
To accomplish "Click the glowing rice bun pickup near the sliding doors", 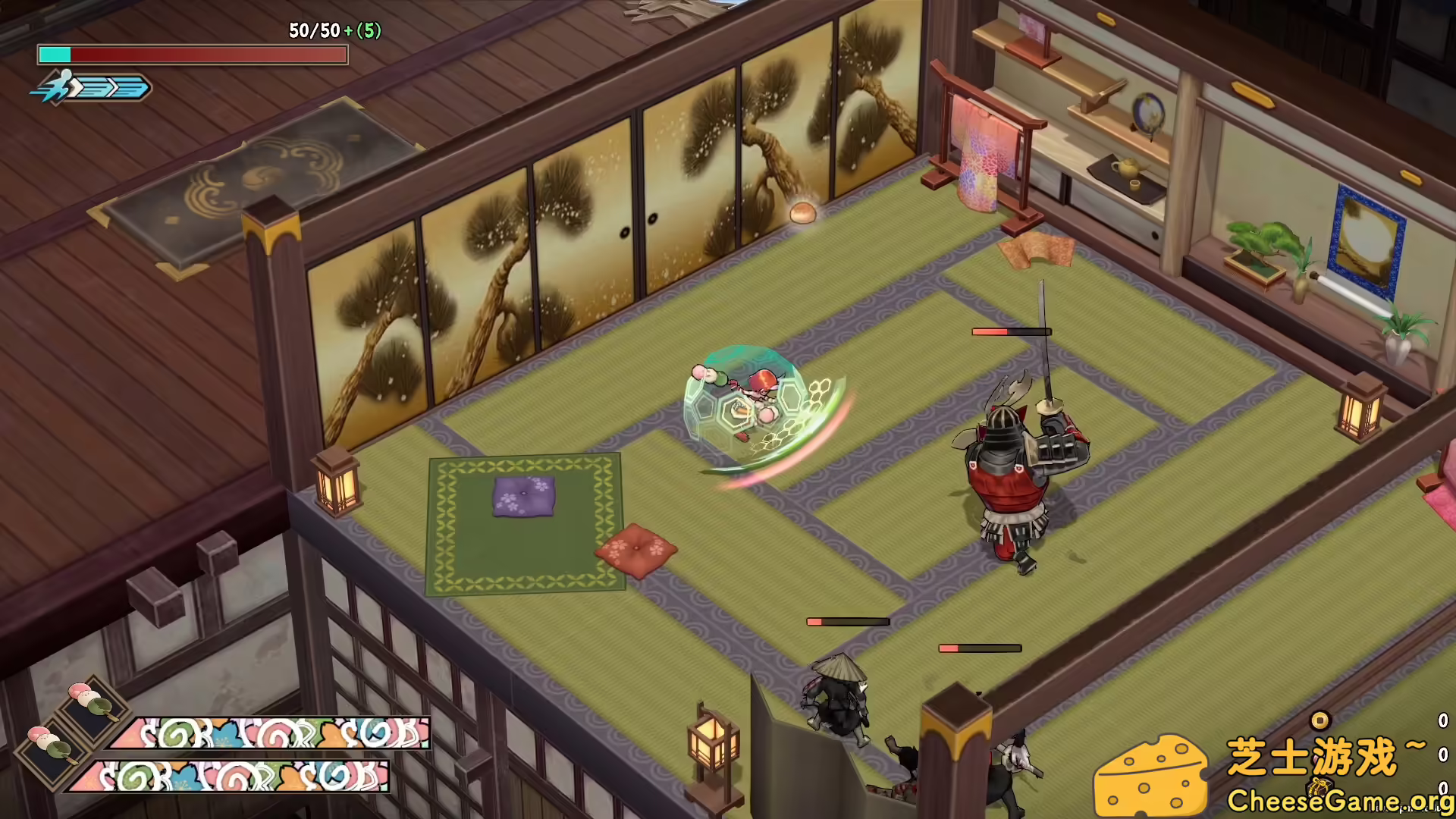I will coord(803,214).
